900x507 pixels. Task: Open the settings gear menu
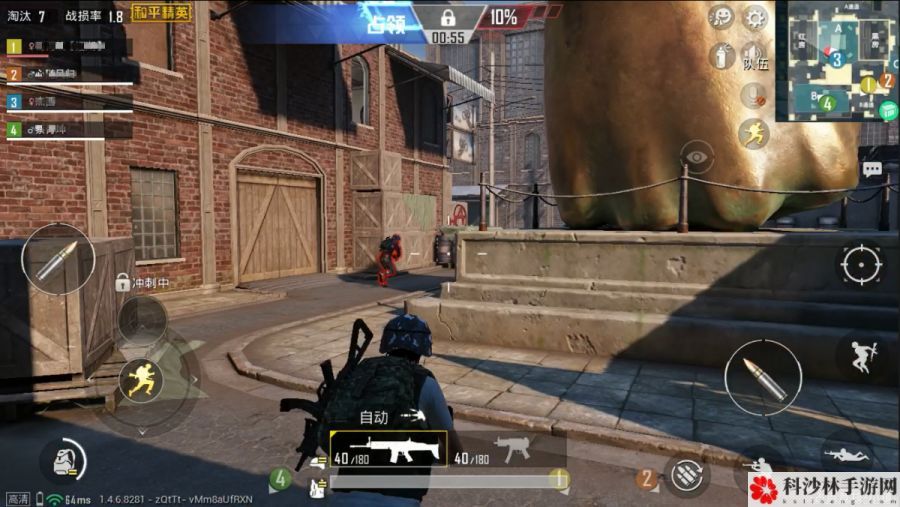(x=754, y=17)
